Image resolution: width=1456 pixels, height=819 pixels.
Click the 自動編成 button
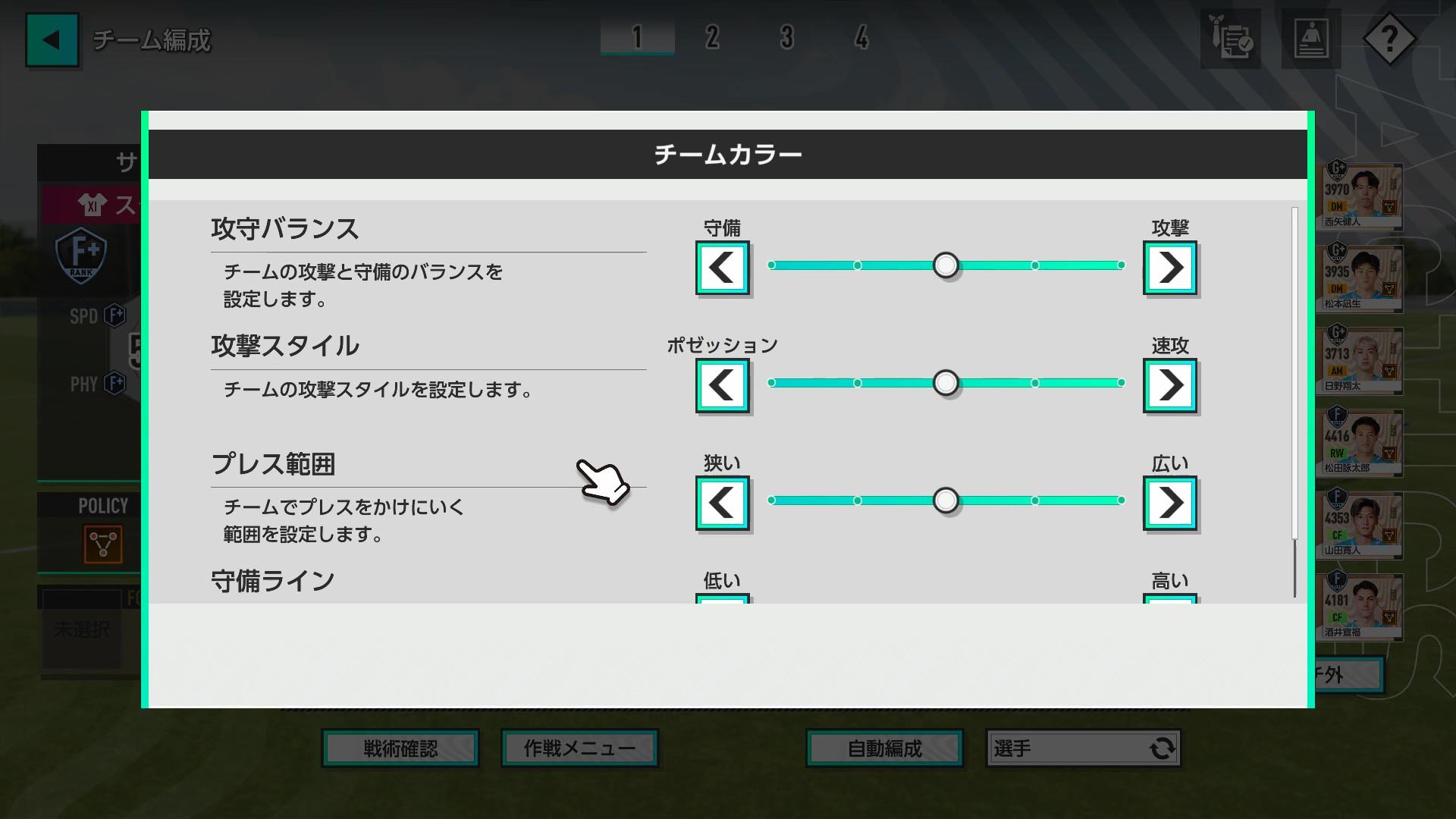[883, 748]
